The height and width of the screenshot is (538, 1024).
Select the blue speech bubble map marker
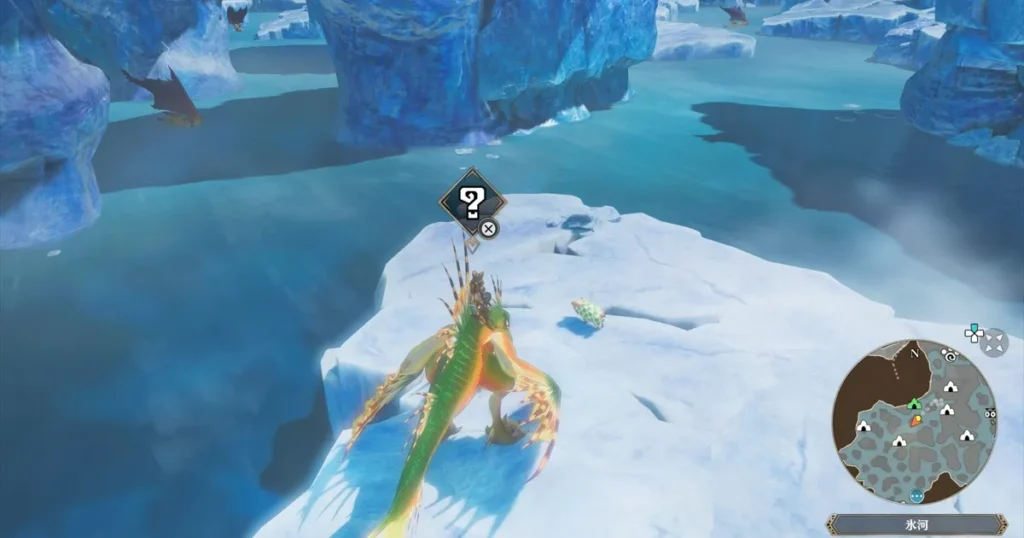(916, 496)
